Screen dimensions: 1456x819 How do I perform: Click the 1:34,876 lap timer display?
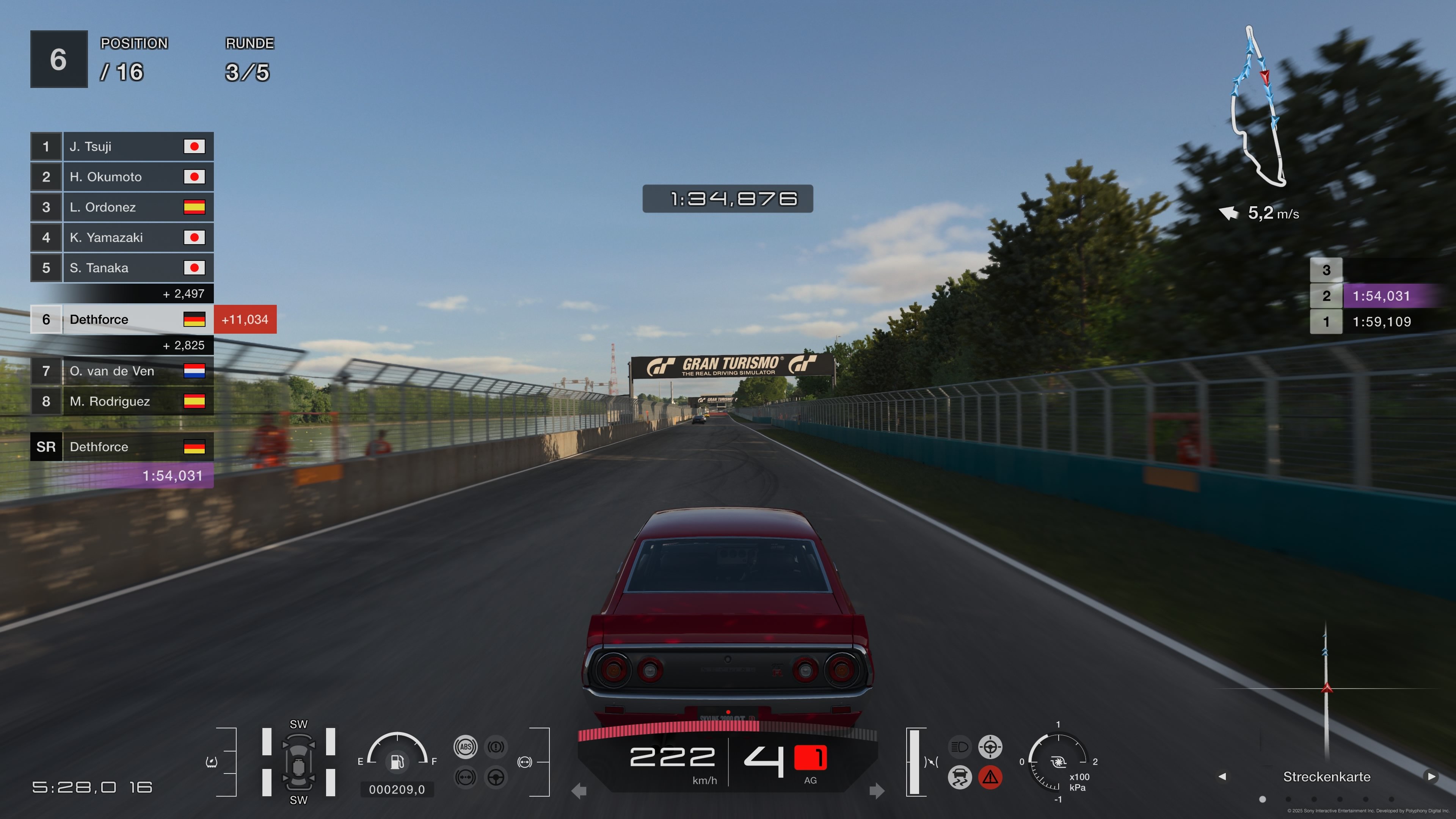click(x=728, y=199)
